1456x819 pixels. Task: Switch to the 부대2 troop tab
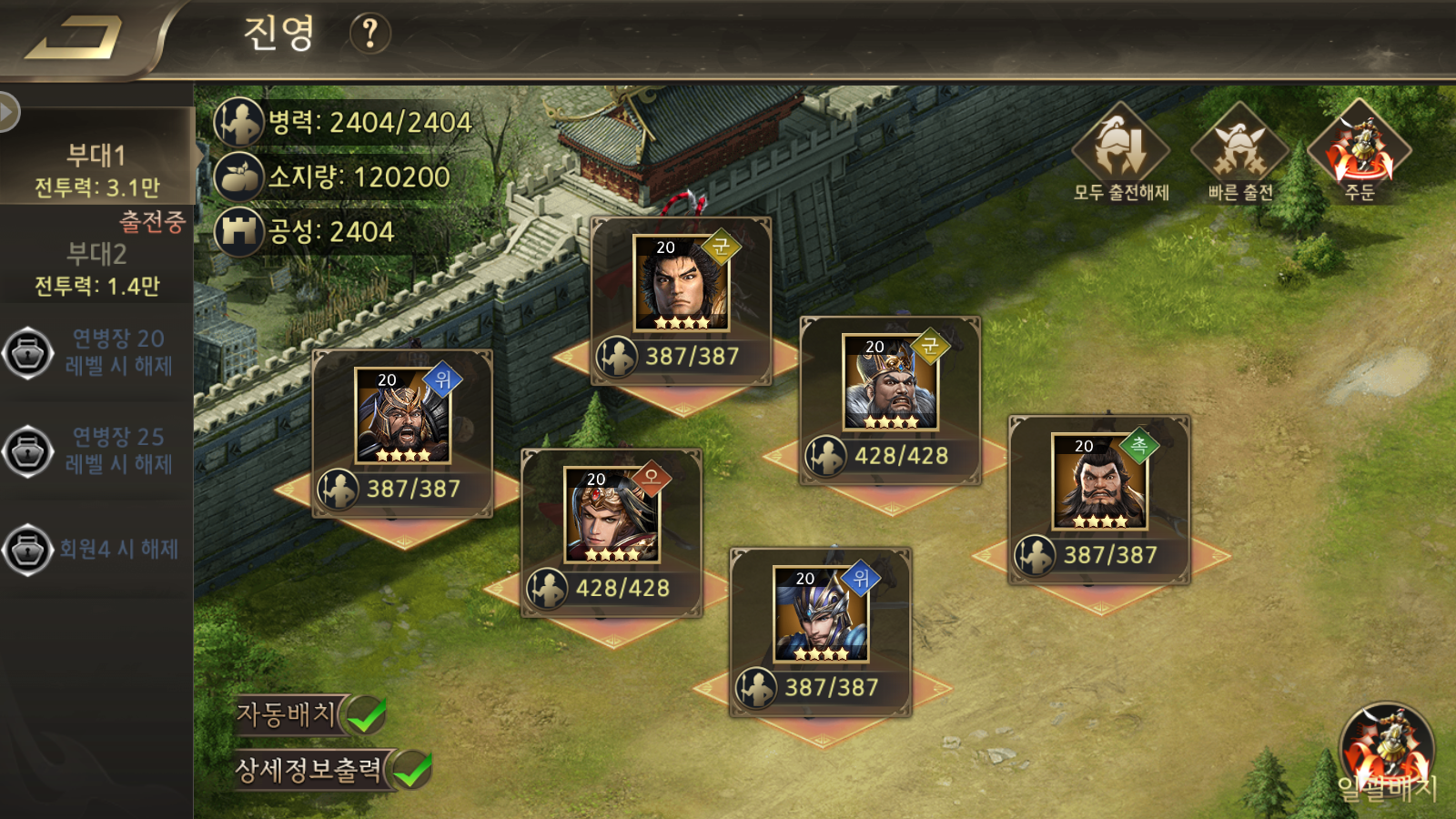(96, 268)
